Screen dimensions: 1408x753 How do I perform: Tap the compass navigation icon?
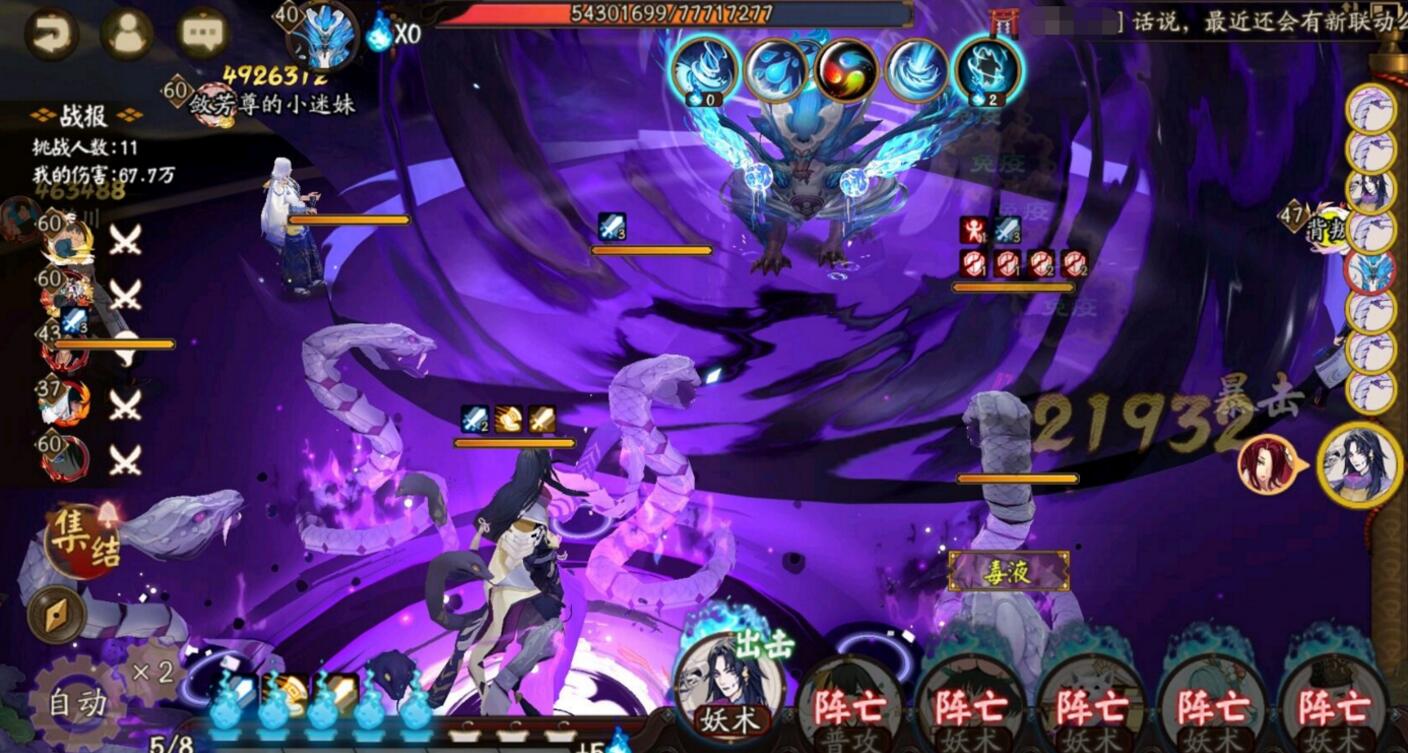click(x=55, y=612)
